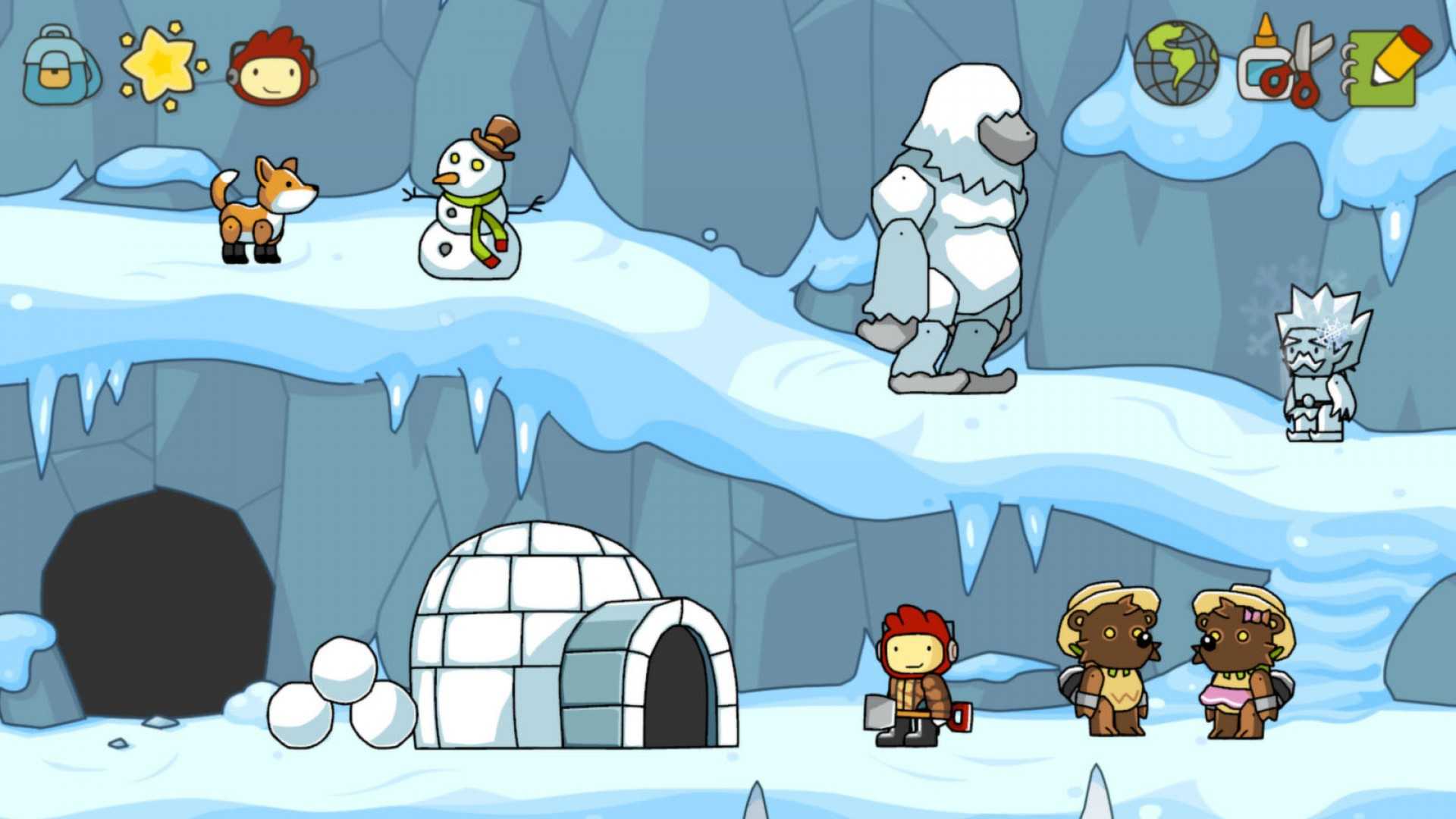Open the Object Editor glue-and-scissors icon
Viewport: 1456px width, 819px height.
(1285, 64)
